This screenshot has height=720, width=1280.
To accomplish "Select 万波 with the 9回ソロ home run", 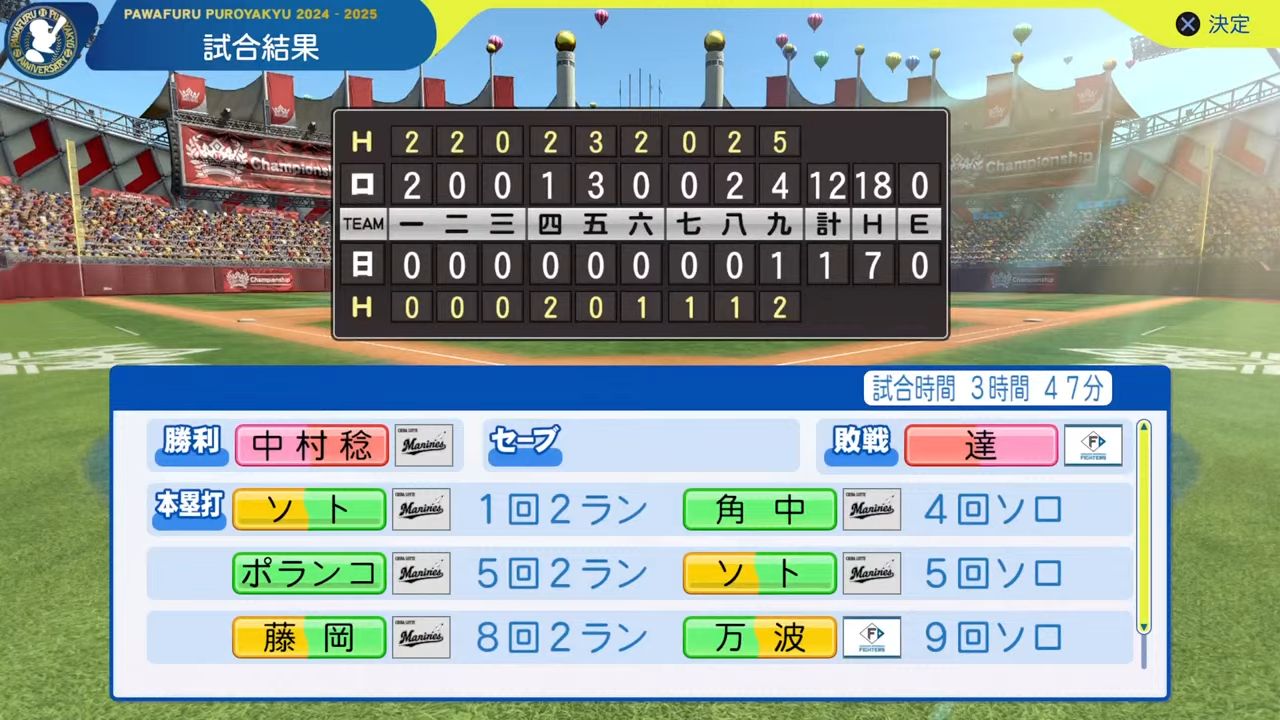I will click(759, 637).
